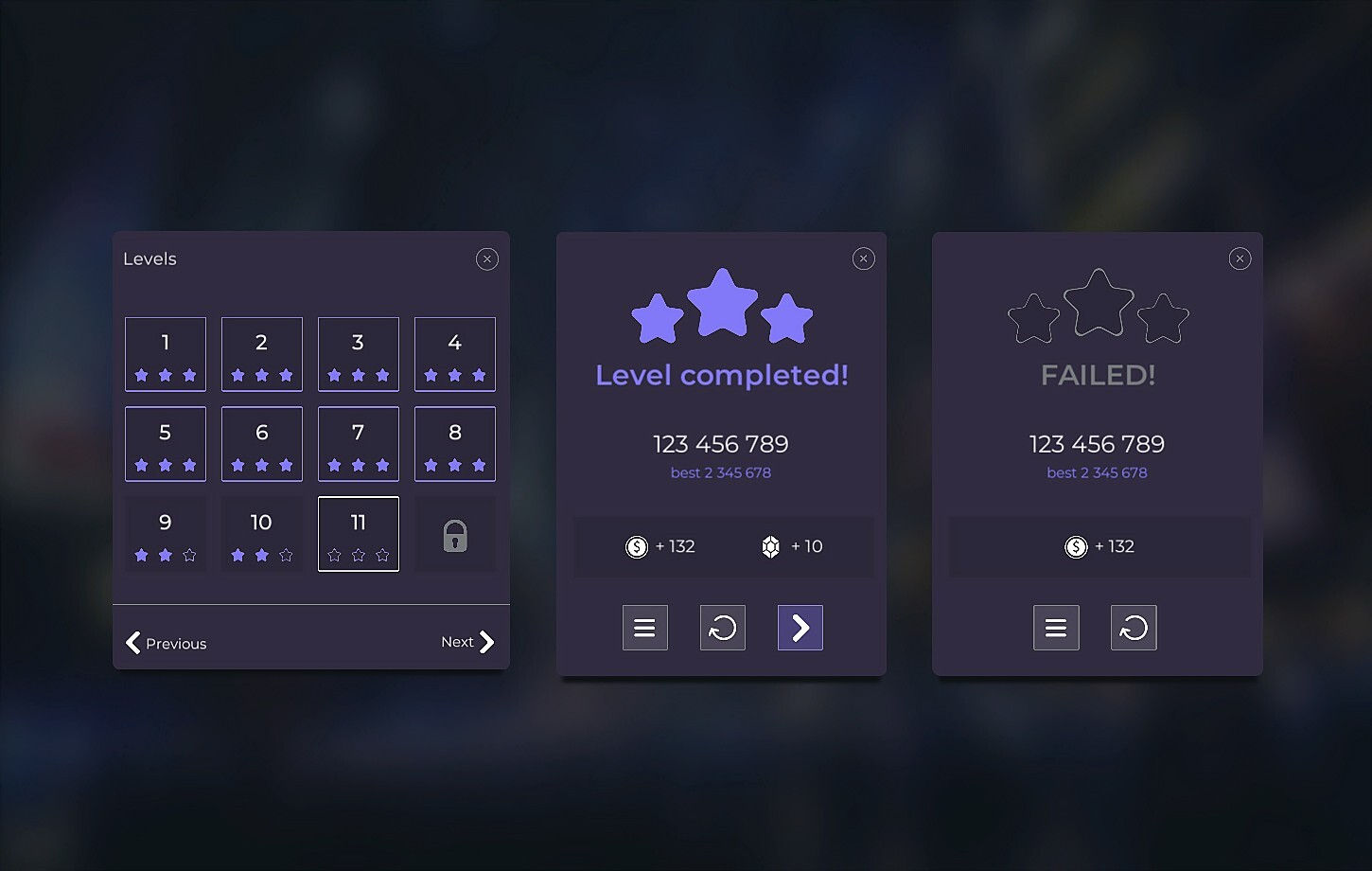Open the Levels panel title area
Screen dimensions: 1372x871
click(x=150, y=258)
